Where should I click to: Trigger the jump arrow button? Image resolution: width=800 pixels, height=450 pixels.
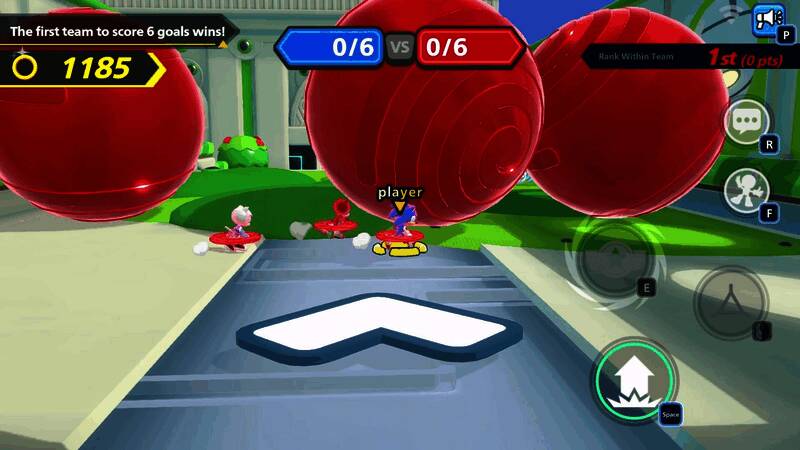635,381
